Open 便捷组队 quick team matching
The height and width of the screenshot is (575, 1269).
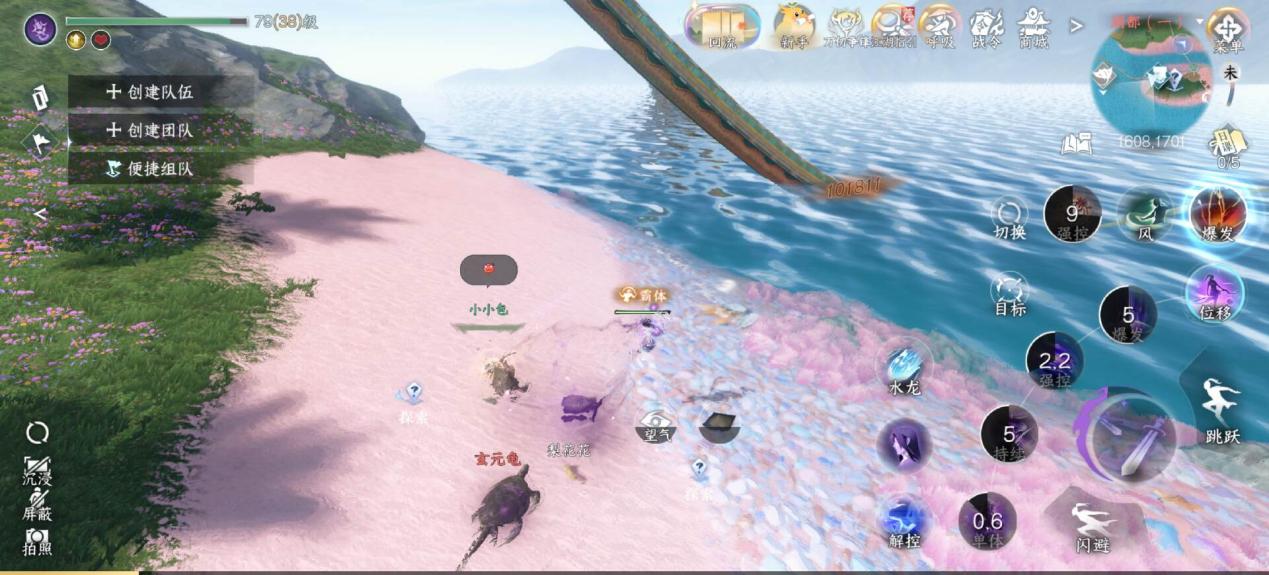(x=150, y=168)
